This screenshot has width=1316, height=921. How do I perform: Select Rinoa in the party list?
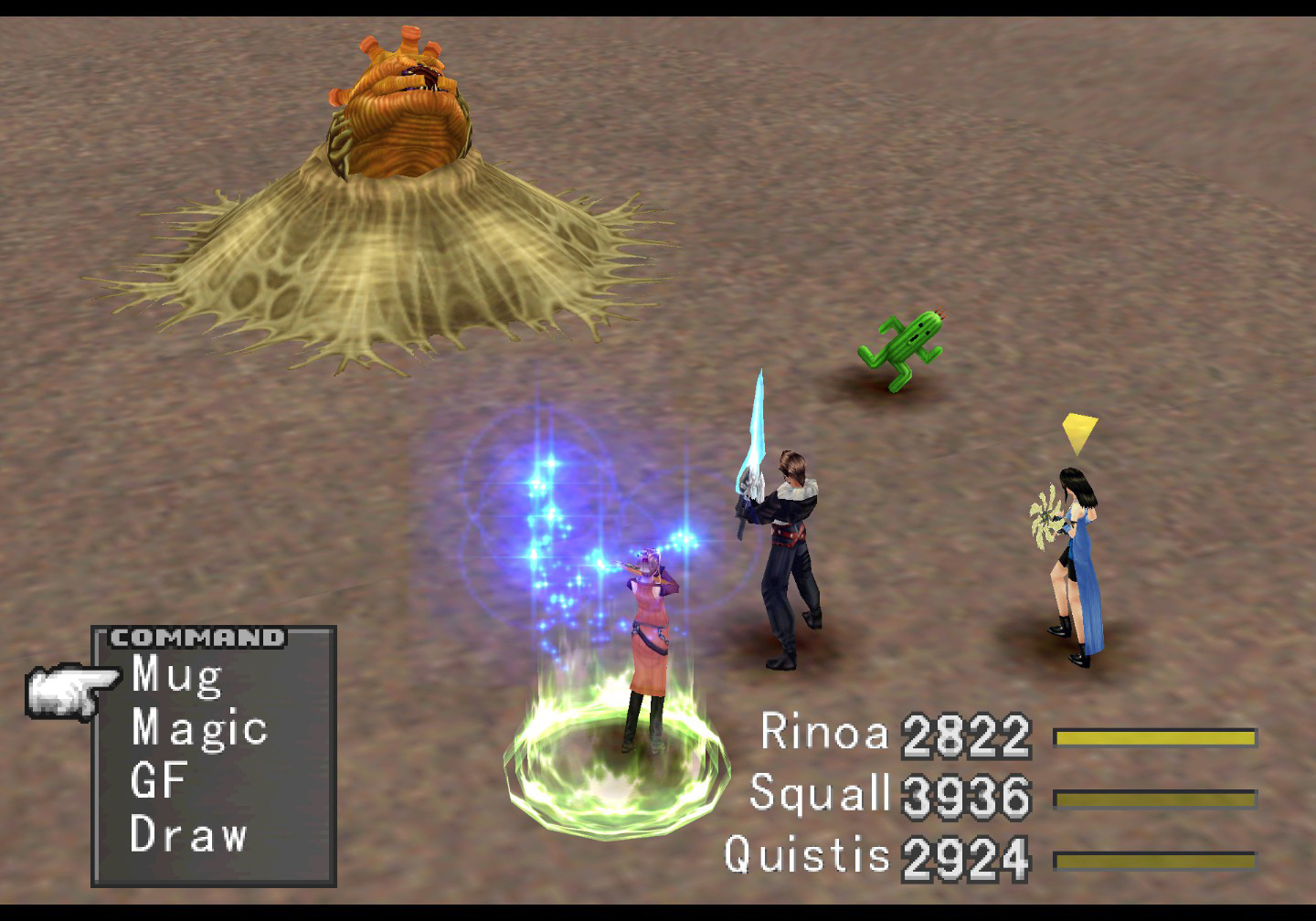(x=824, y=733)
